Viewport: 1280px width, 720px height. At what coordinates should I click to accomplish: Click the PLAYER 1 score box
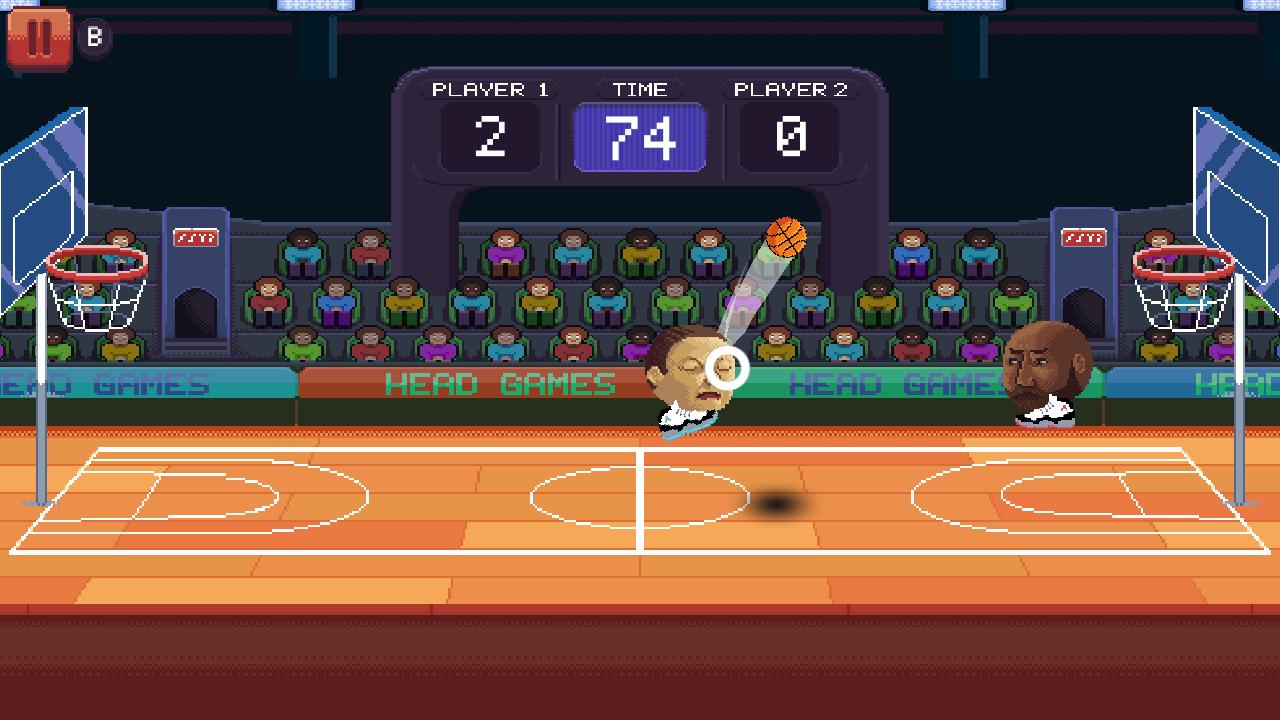pyautogui.click(x=489, y=137)
